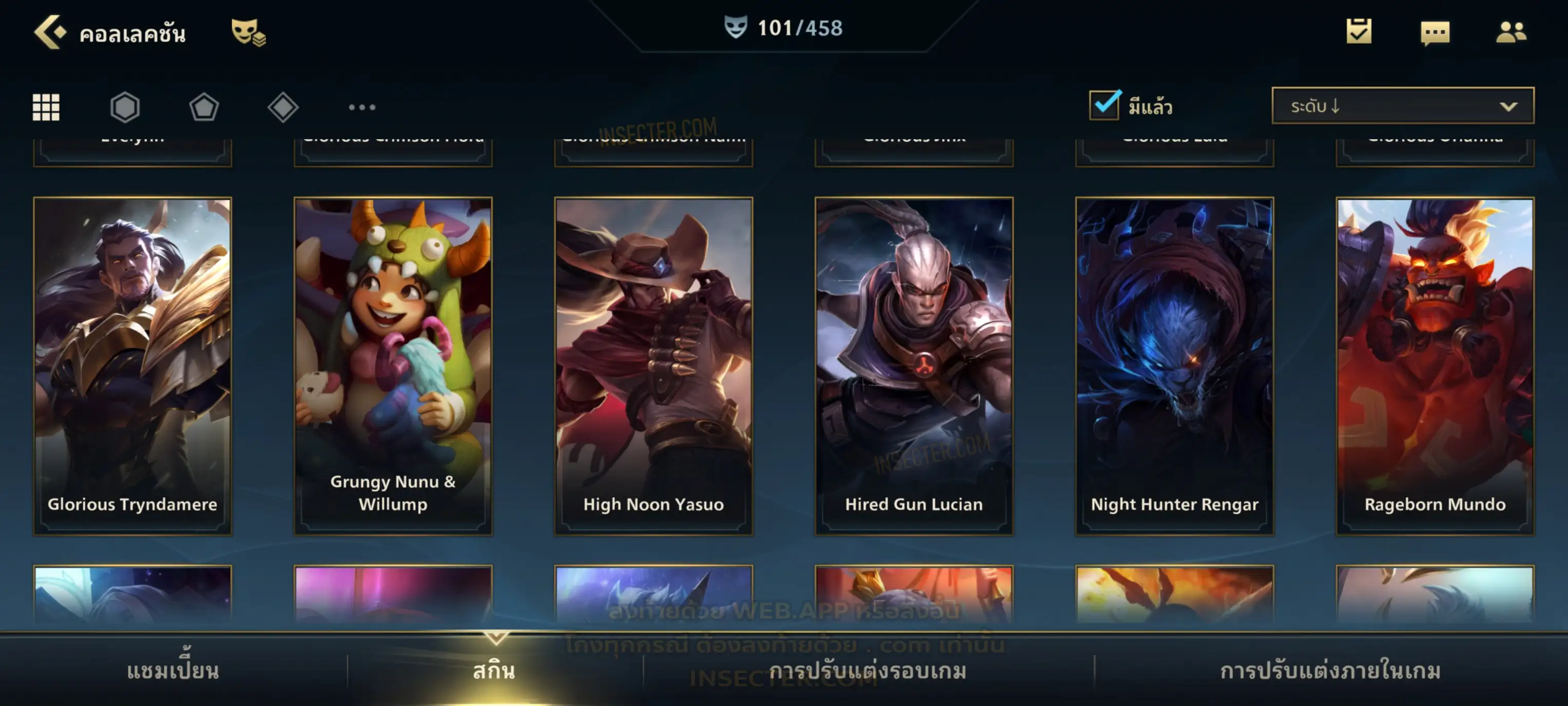Switch to the การปรับแต่งภายในเกม tab

tap(1330, 671)
